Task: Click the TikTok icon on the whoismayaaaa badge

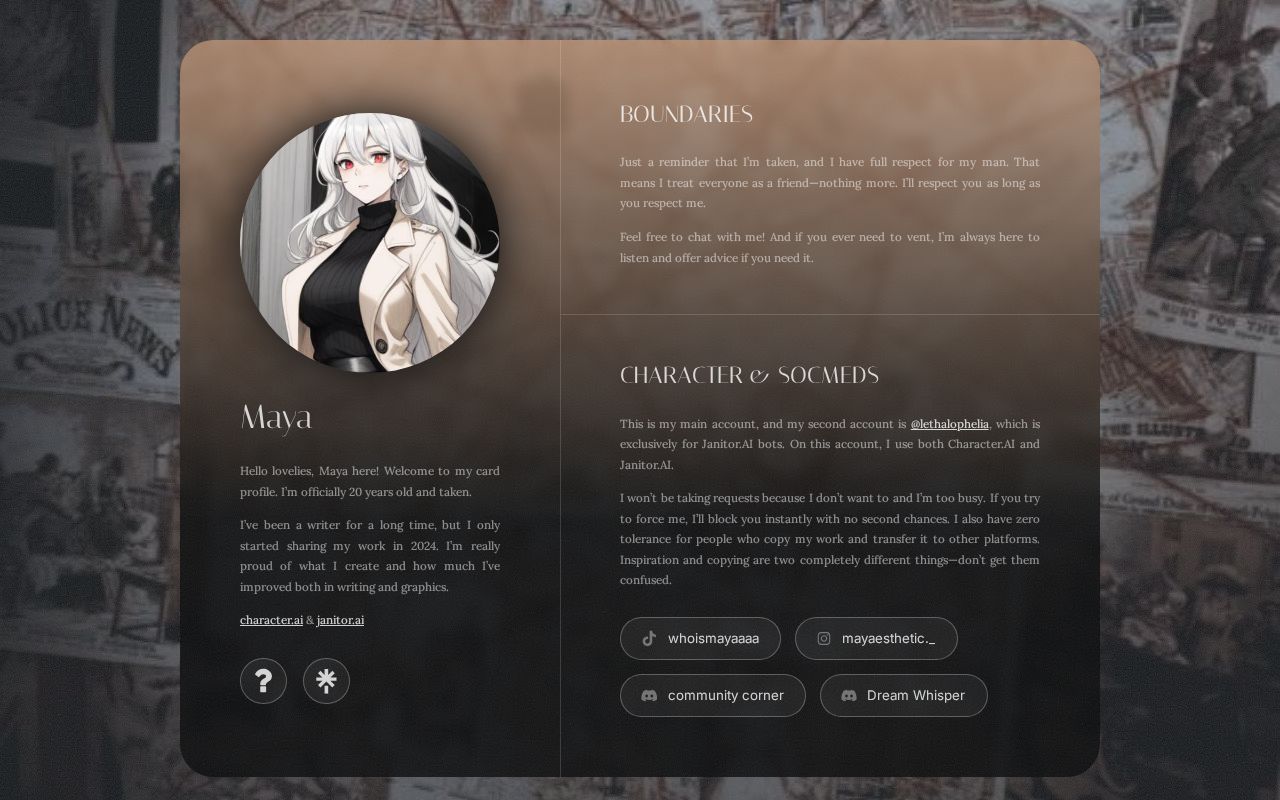Action: tap(648, 638)
